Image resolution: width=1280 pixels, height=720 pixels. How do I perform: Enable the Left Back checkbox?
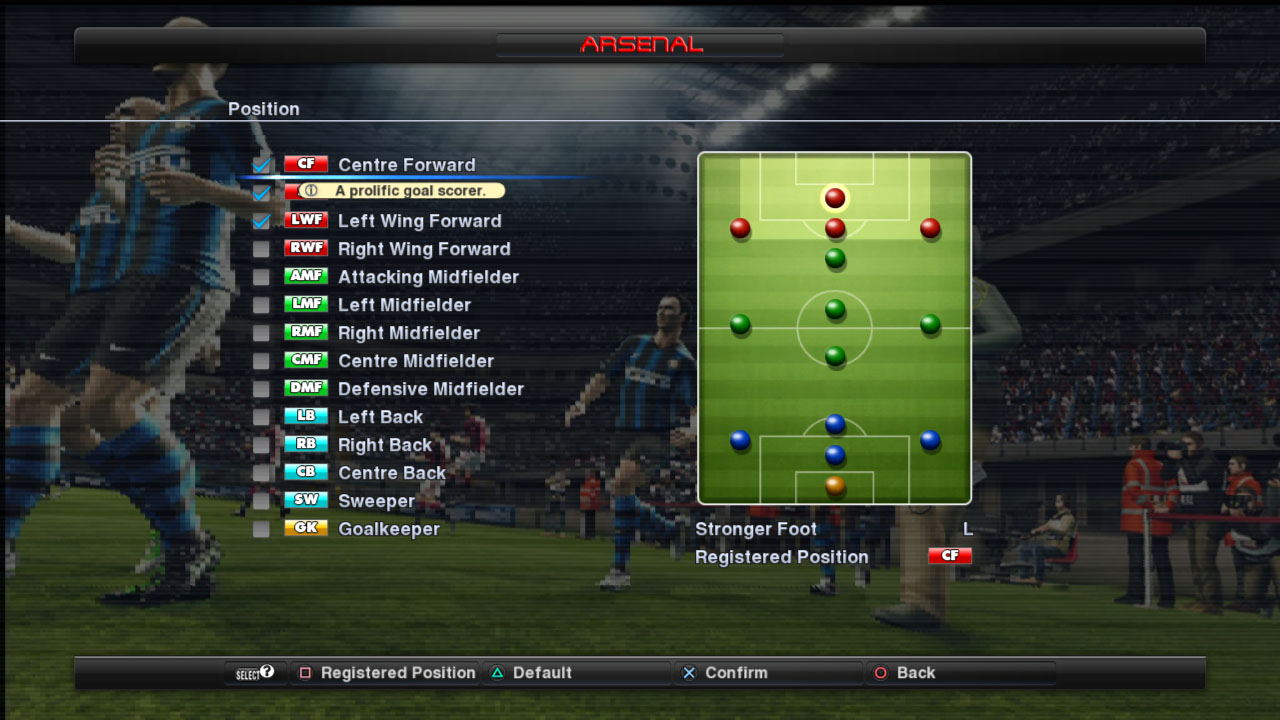click(262, 416)
